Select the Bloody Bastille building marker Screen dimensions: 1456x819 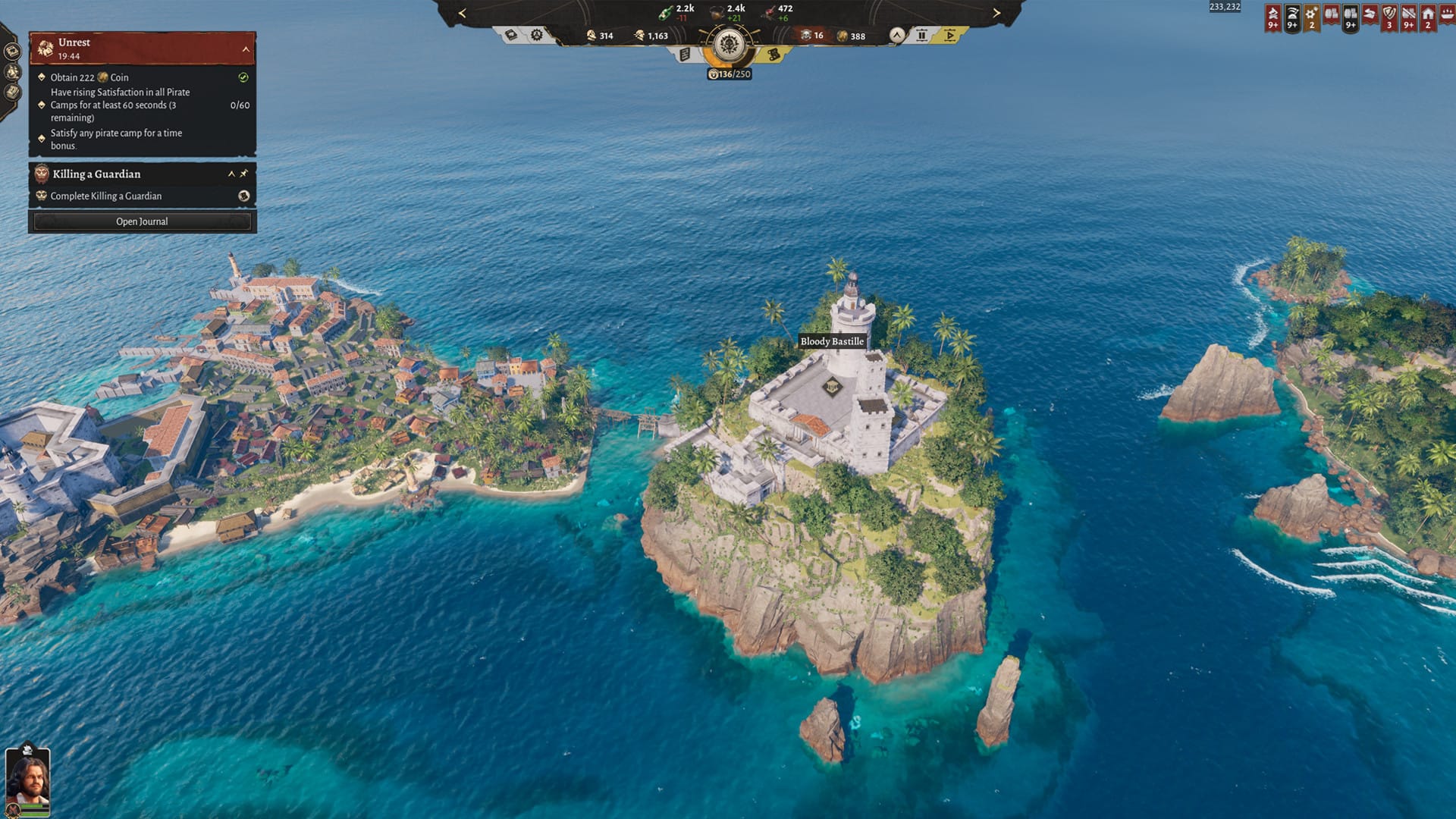point(833,388)
